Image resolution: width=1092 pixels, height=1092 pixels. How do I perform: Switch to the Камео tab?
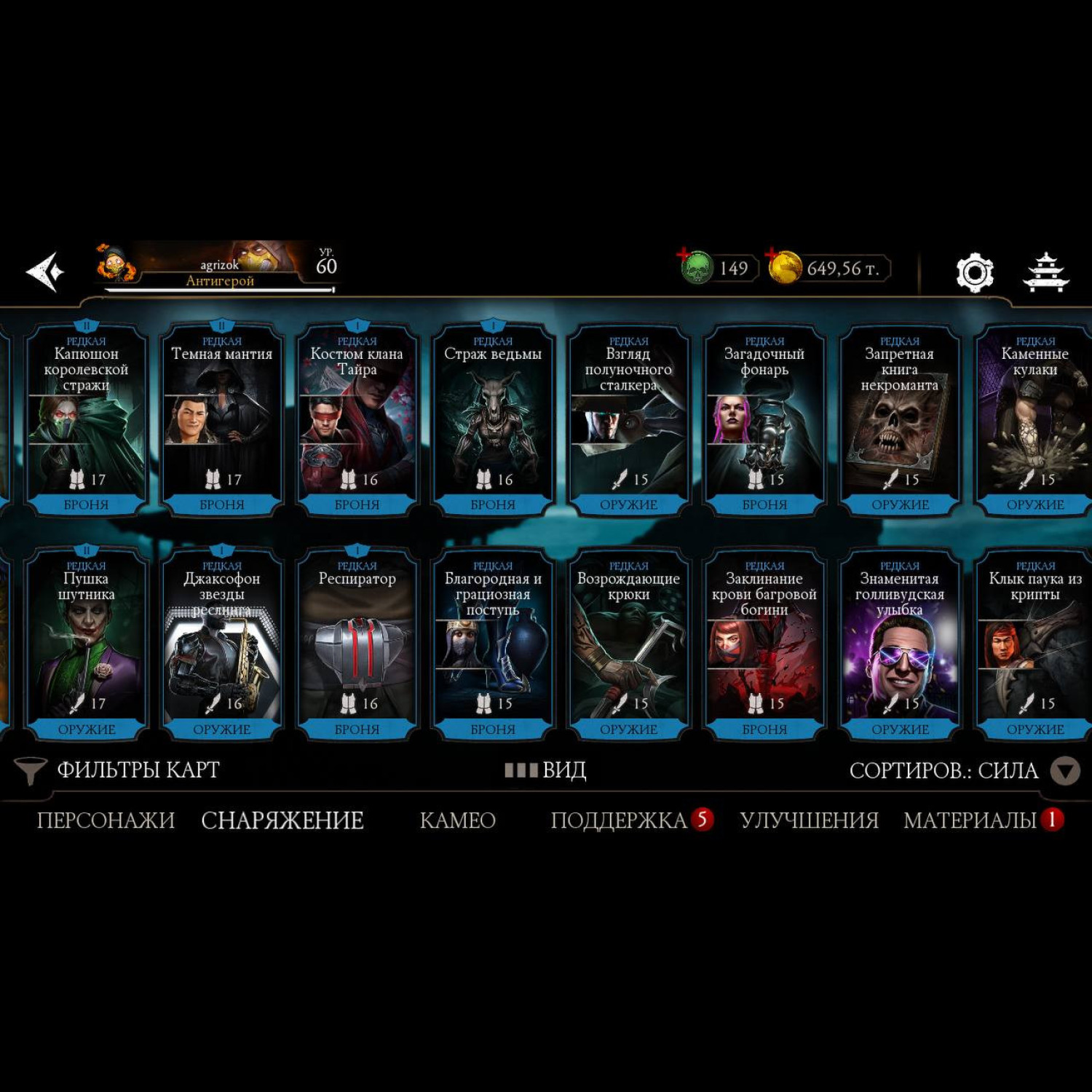457,820
